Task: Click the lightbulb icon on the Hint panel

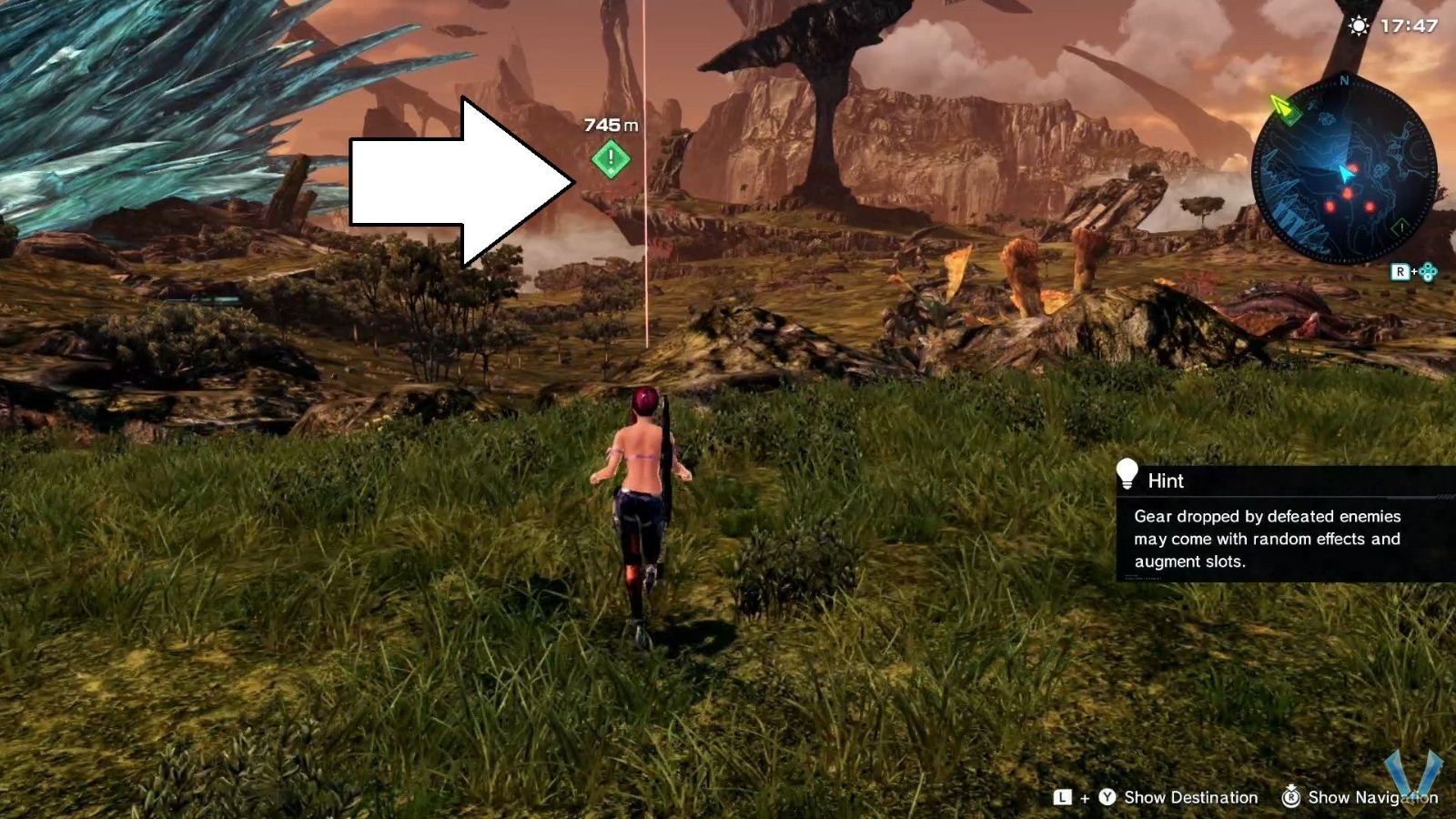Action: click(x=1128, y=472)
